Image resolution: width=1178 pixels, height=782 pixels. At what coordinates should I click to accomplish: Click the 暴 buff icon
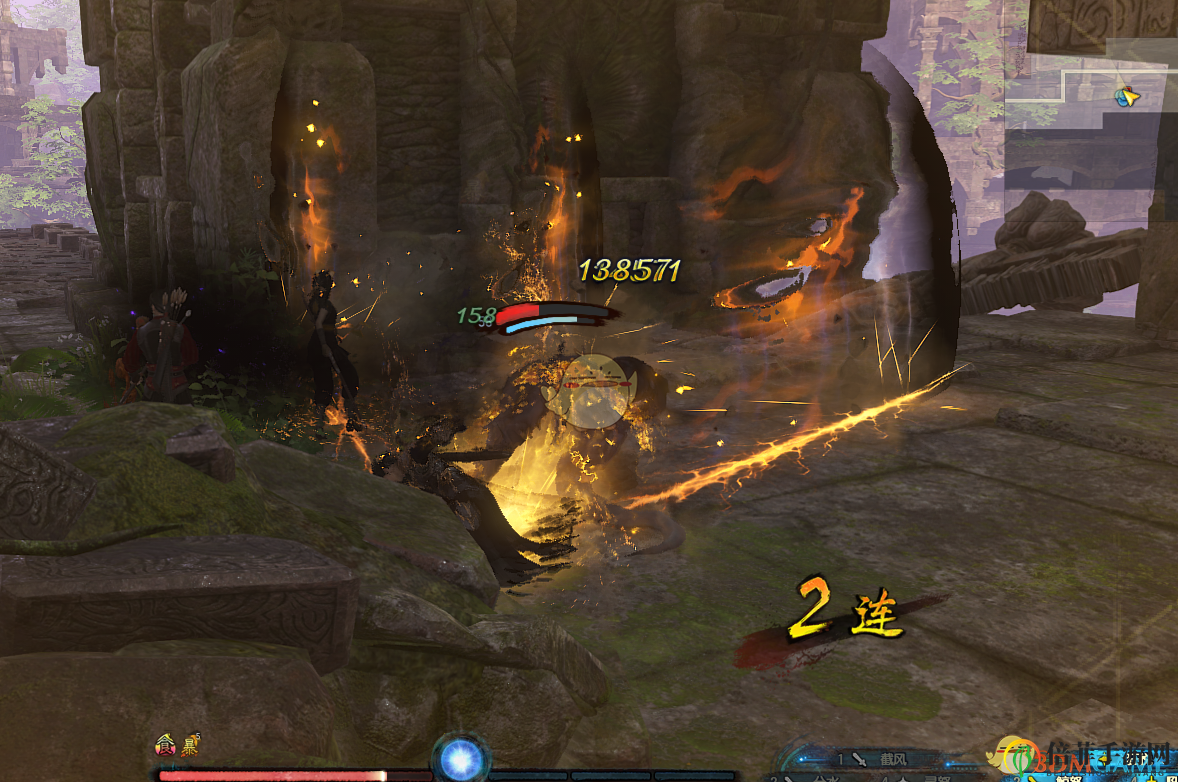pyautogui.click(x=188, y=744)
